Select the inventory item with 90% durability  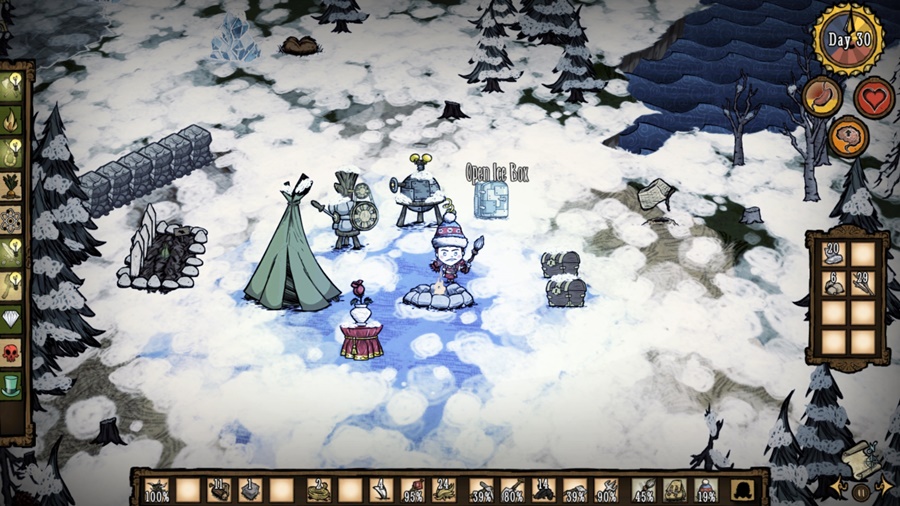[605, 490]
